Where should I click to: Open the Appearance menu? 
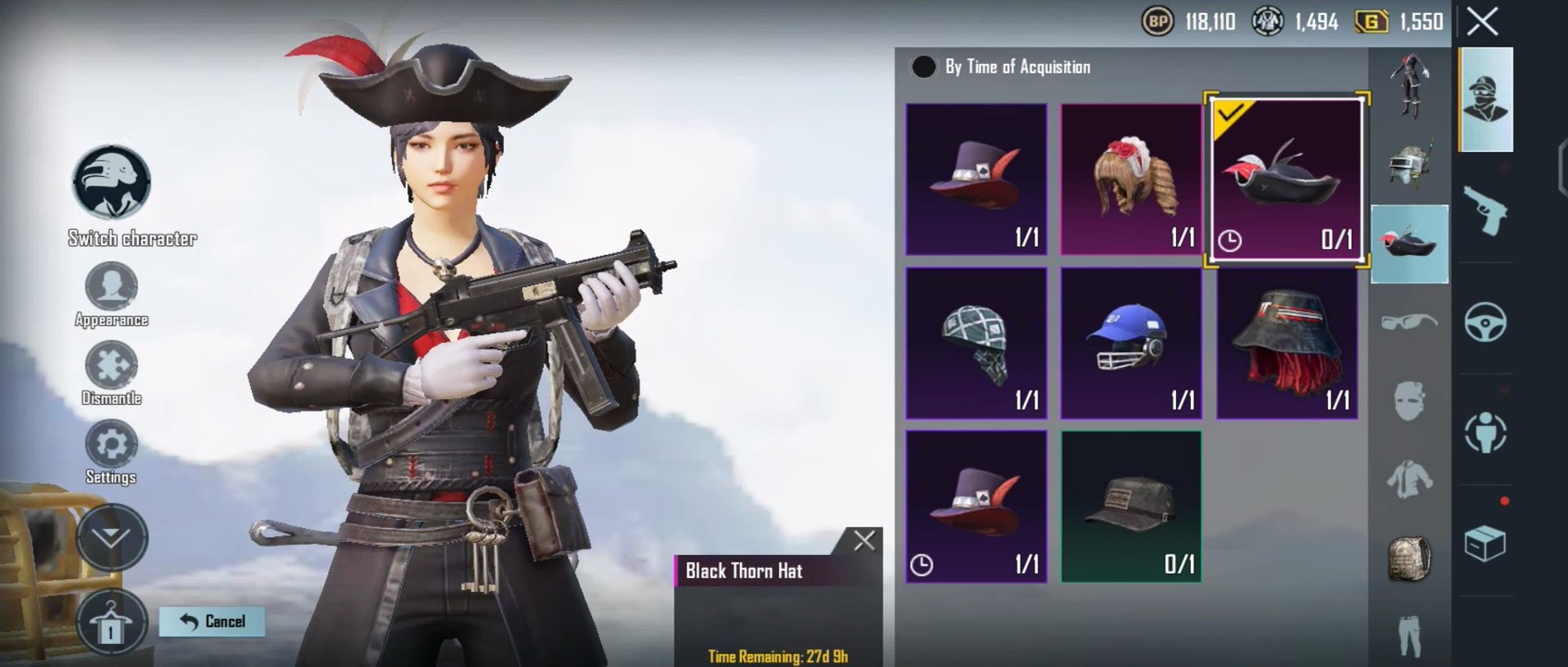click(111, 288)
